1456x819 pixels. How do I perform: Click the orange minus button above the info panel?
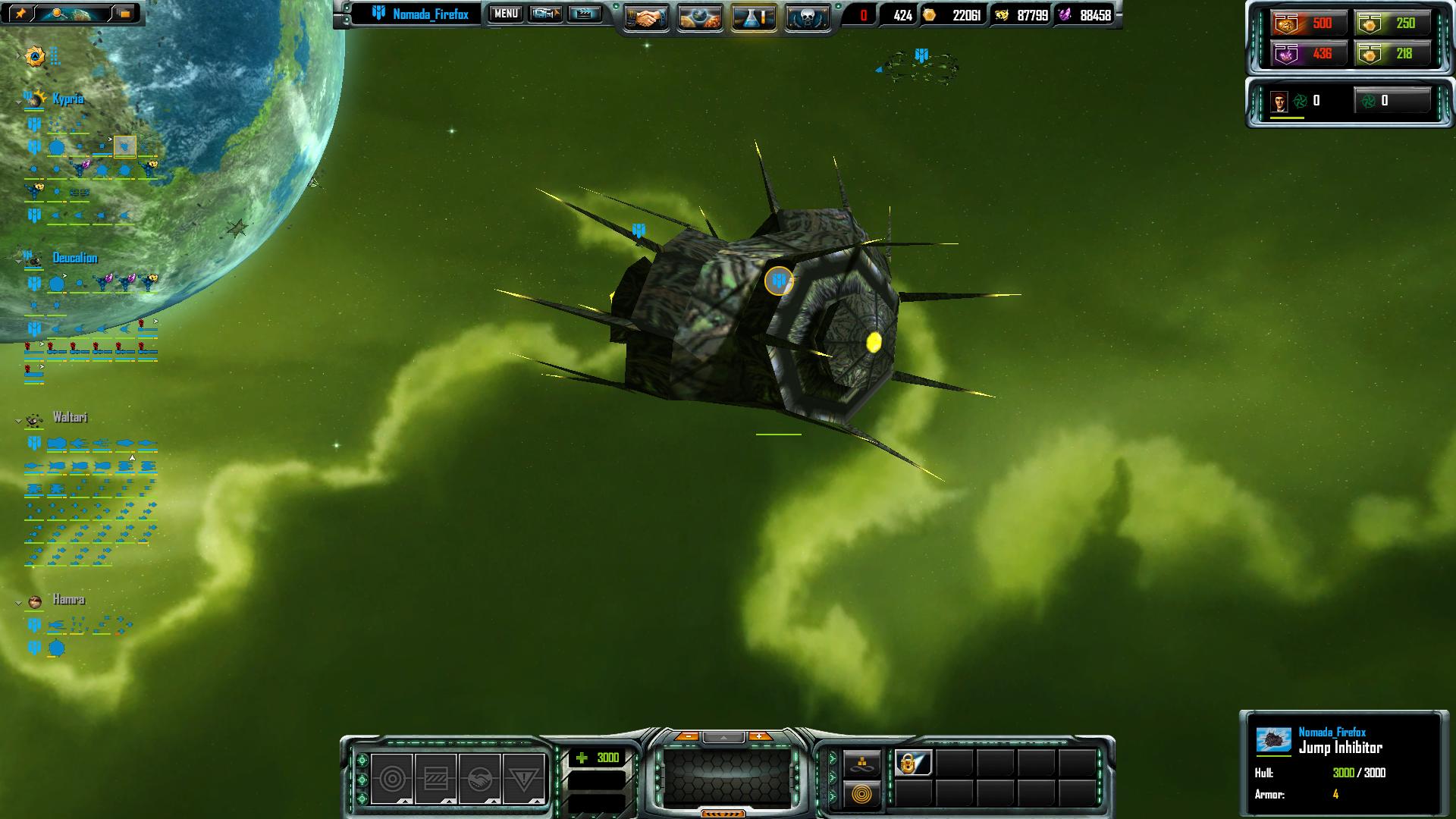[x=687, y=736]
